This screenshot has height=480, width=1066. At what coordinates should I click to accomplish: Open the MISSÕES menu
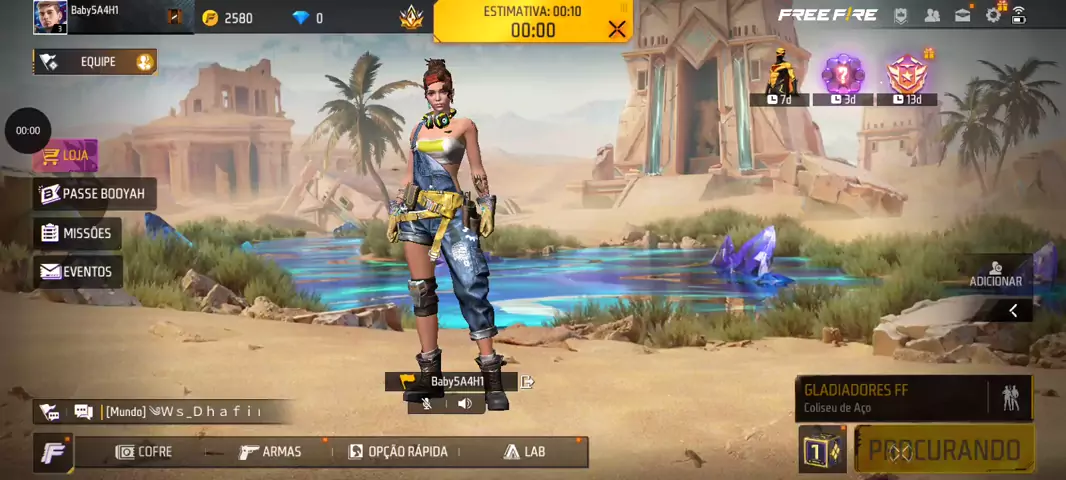pyautogui.click(x=77, y=233)
